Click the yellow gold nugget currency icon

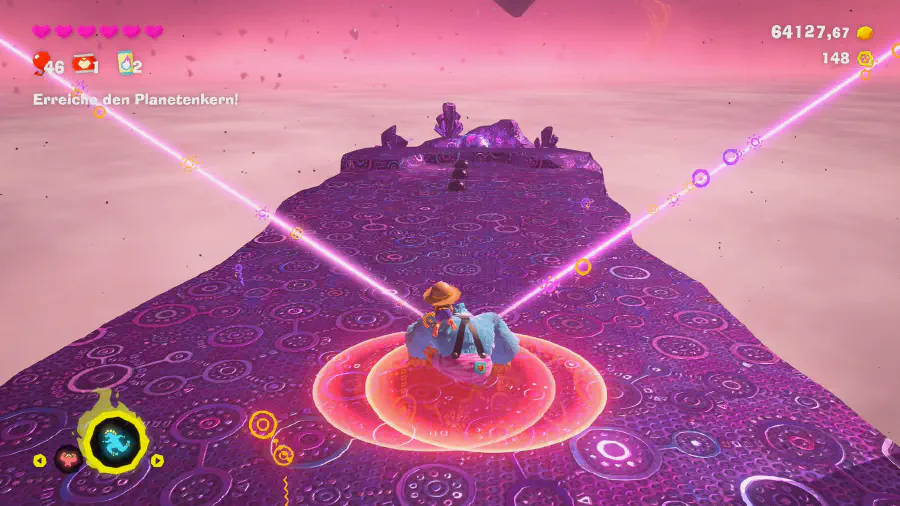tap(866, 32)
